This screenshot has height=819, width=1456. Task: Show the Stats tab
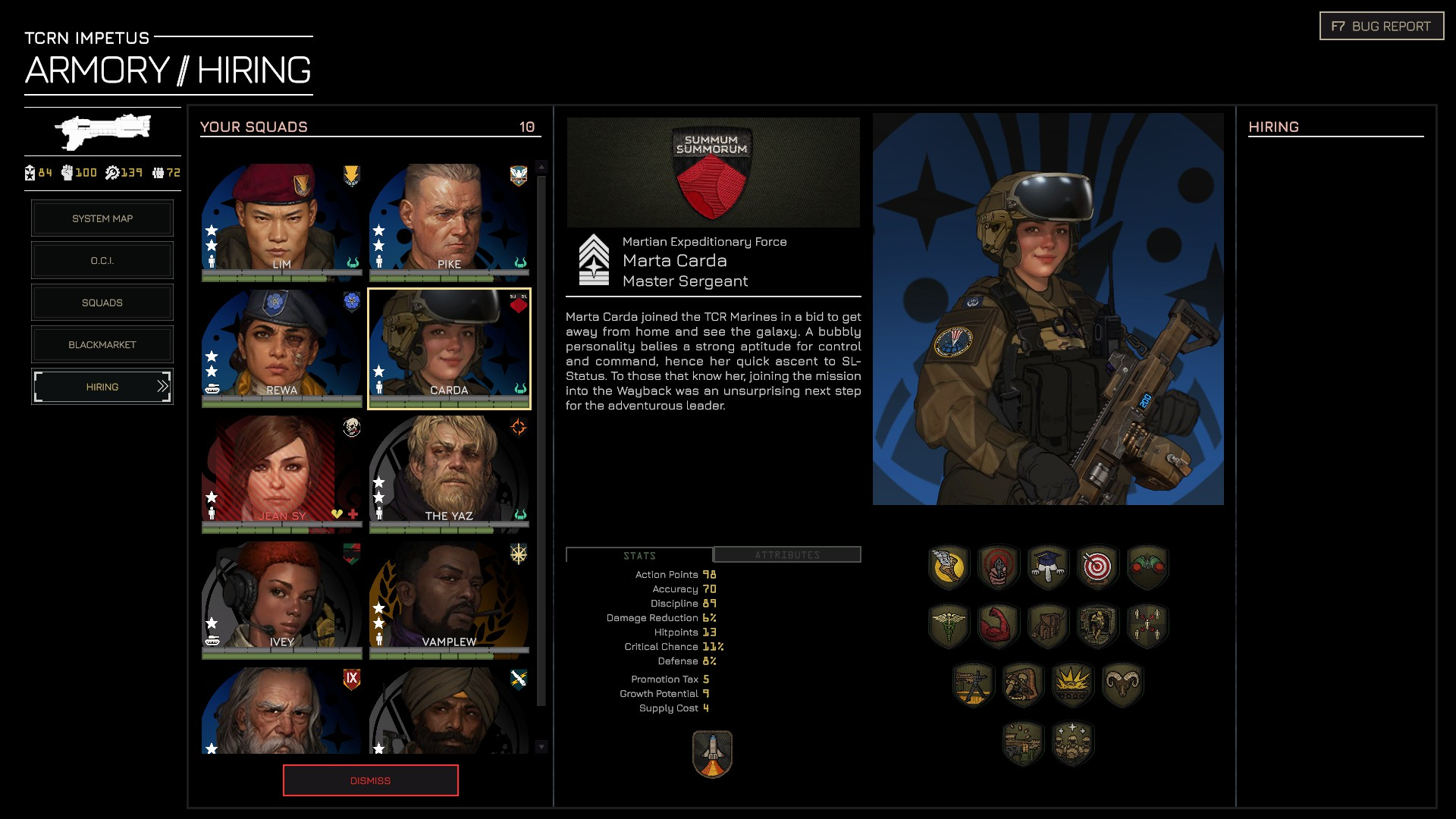(x=639, y=556)
